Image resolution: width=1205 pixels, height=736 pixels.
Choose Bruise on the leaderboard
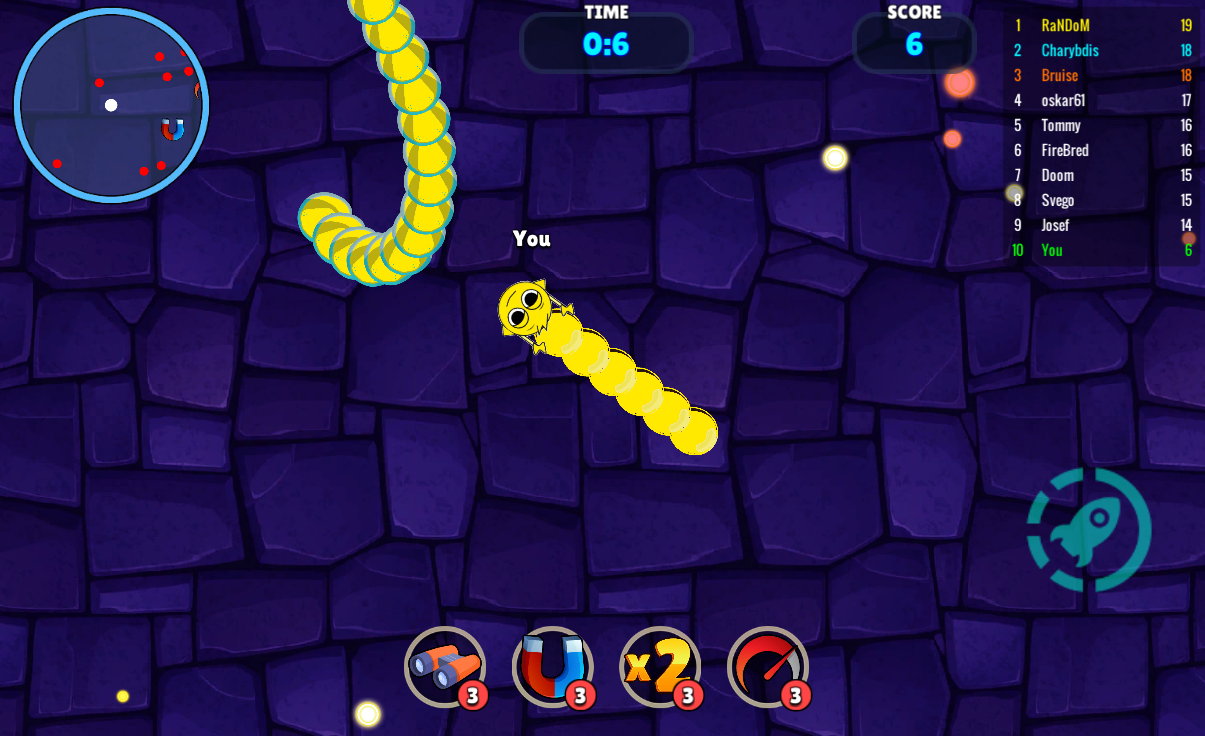1100,75
